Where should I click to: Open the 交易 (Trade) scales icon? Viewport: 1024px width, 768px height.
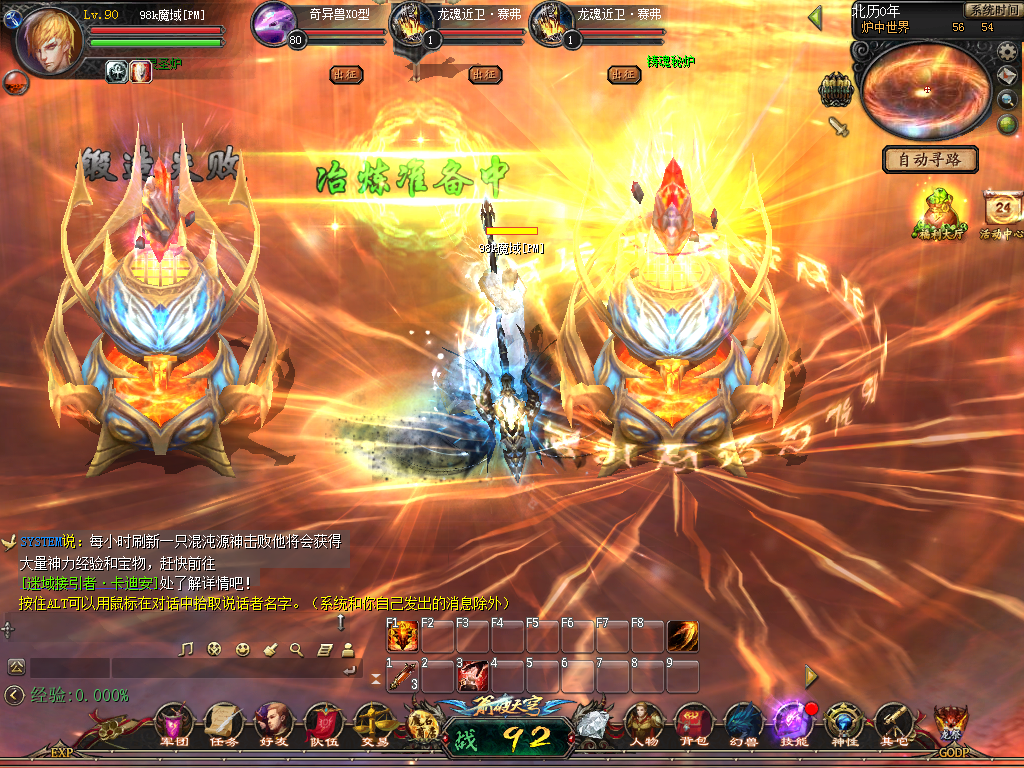coord(375,722)
